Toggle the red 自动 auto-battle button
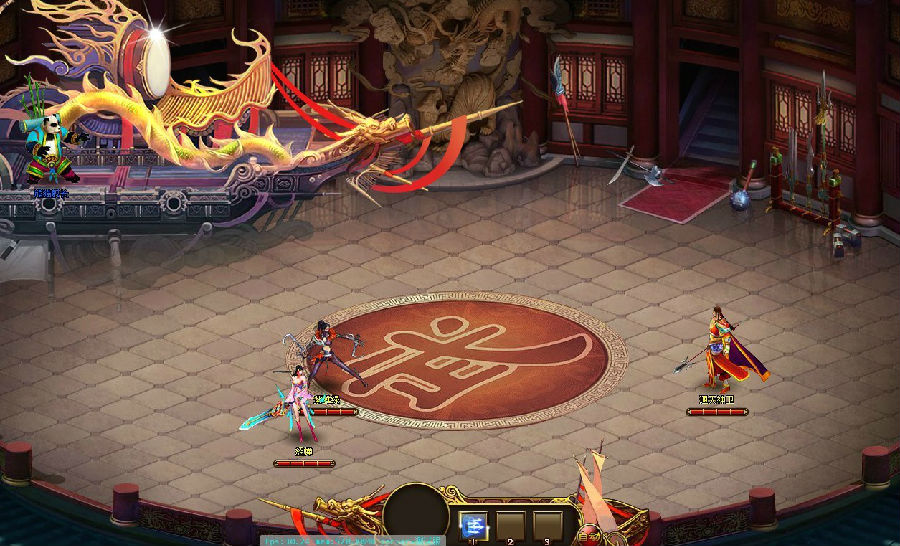 coord(591,535)
